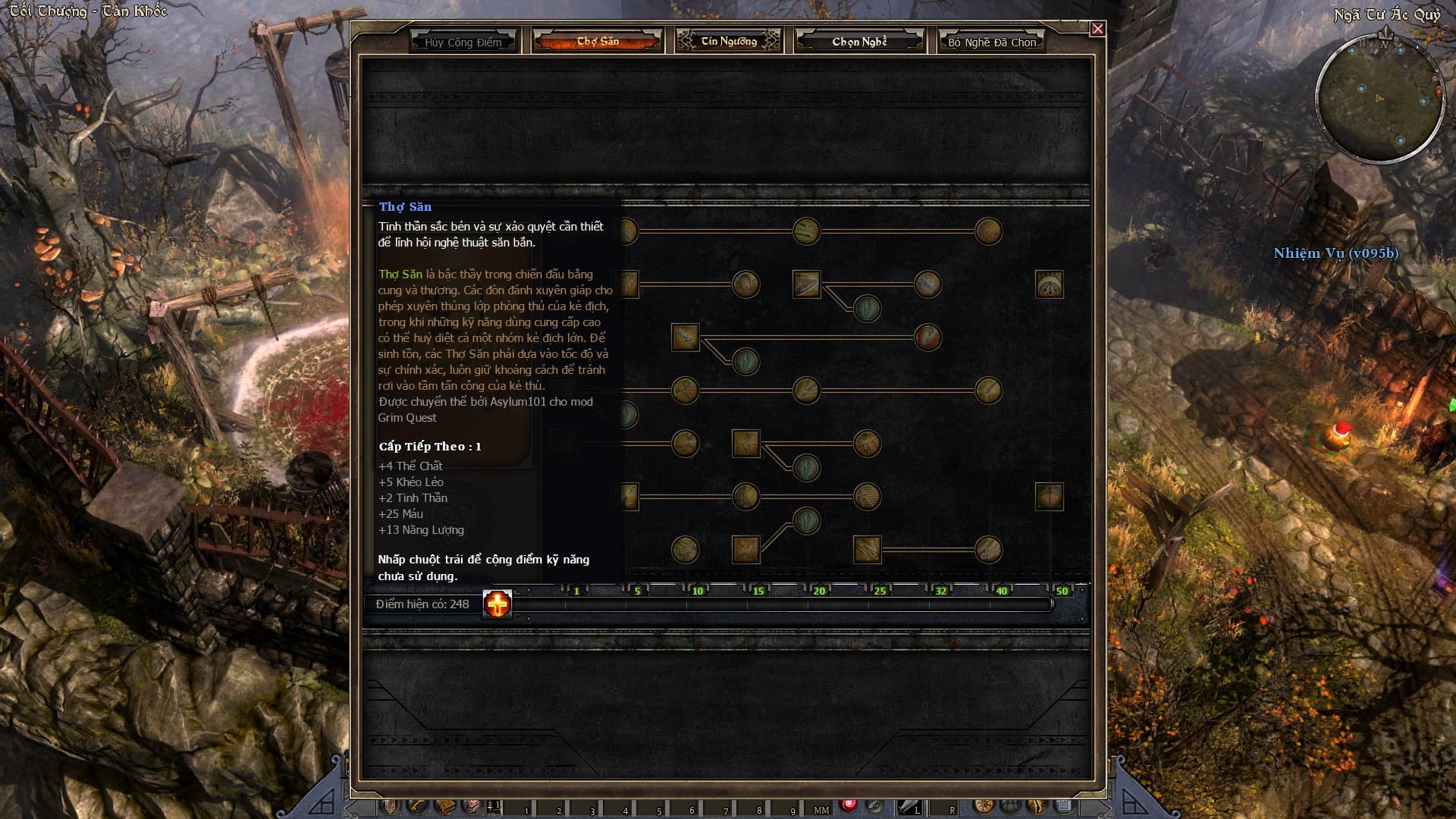Screen dimensions: 1456x819
Task: Select the Hủy Cộng Điểm button
Action: click(463, 42)
